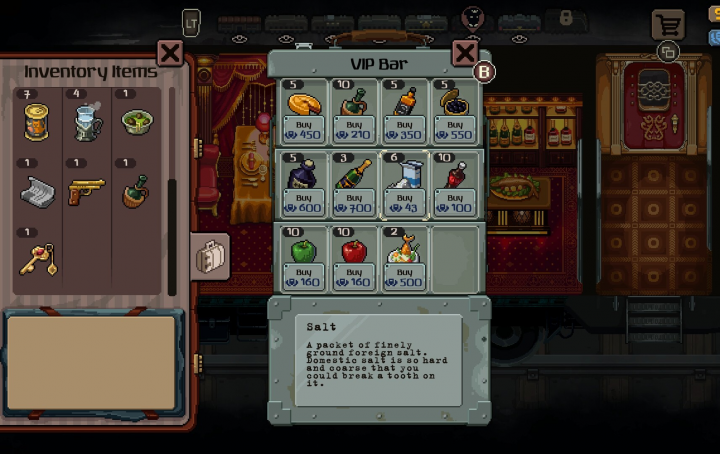This screenshot has height=454, width=720.
Task: Select the olive bowl in inventory
Action: click(x=137, y=122)
